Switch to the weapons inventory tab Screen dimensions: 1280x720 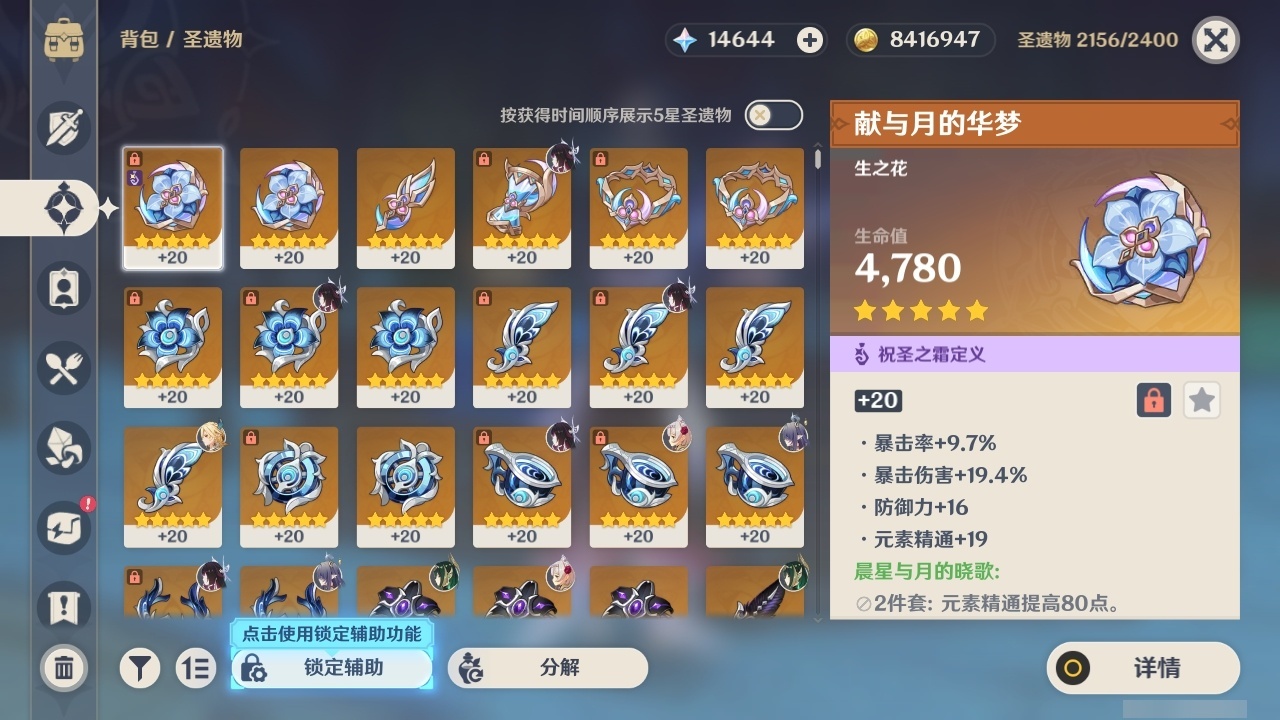(63, 128)
